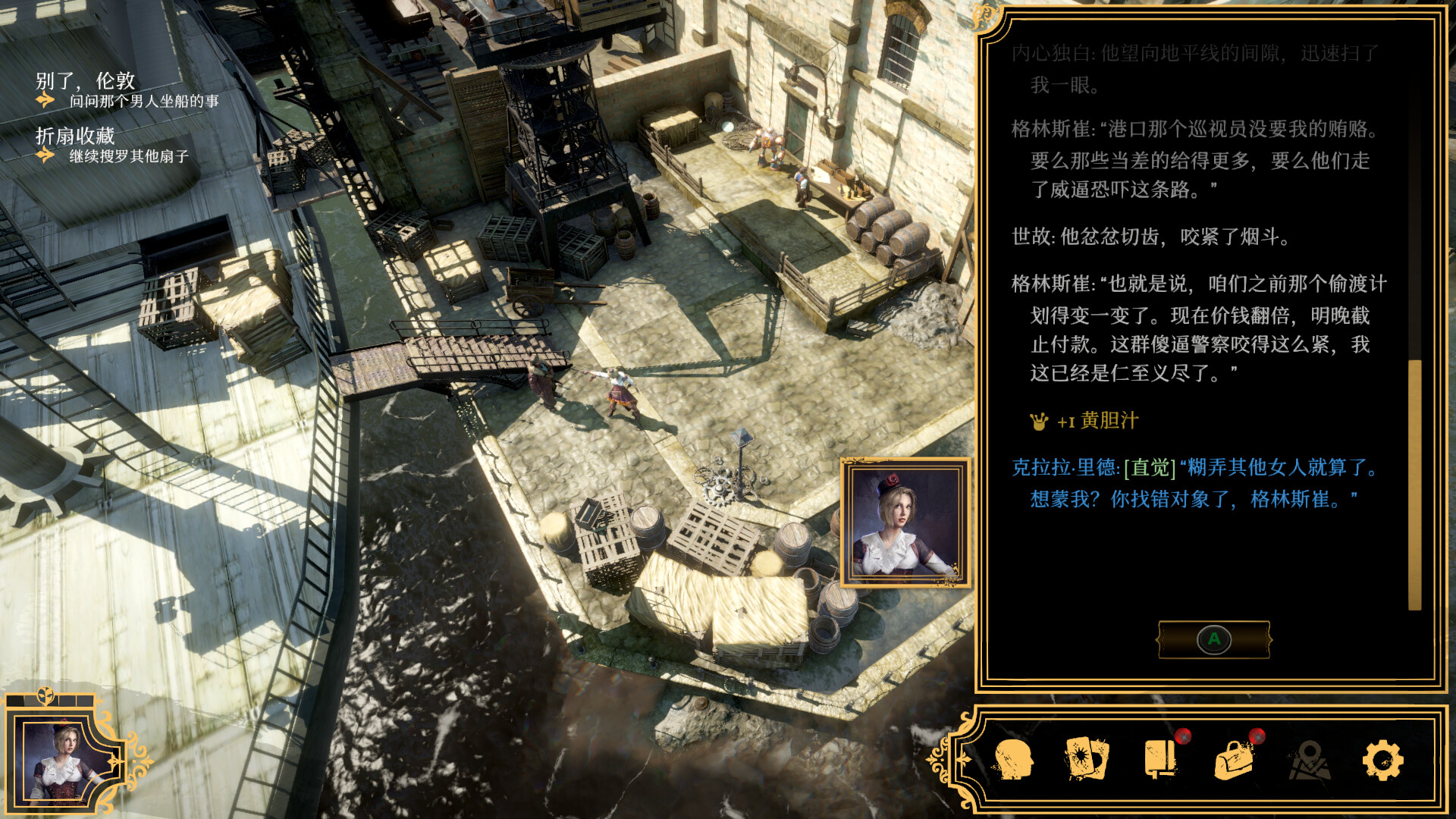Click the arrow marker under 别了，伦敦
The image size is (1456, 819).
coord(47,99)
